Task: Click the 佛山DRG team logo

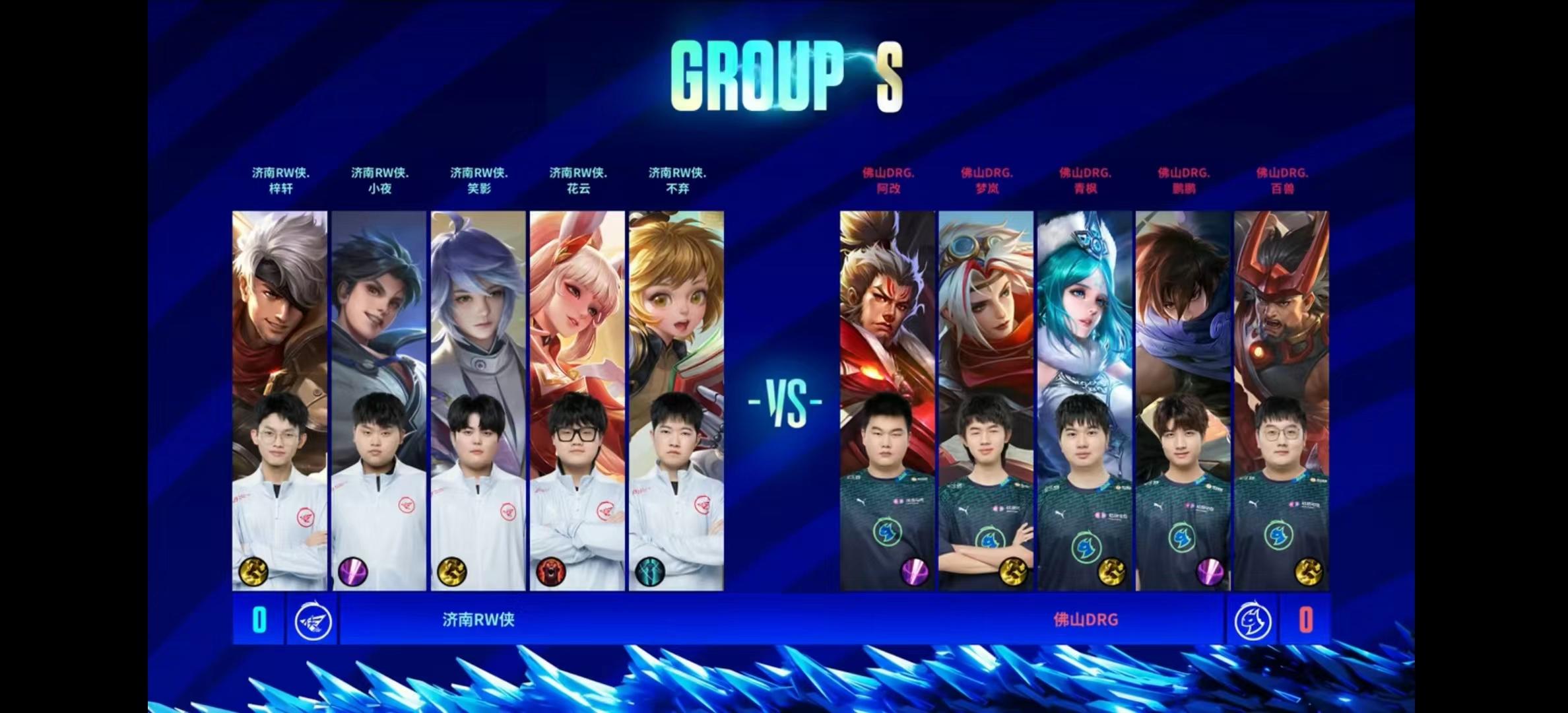Action: coord(1252,621)
